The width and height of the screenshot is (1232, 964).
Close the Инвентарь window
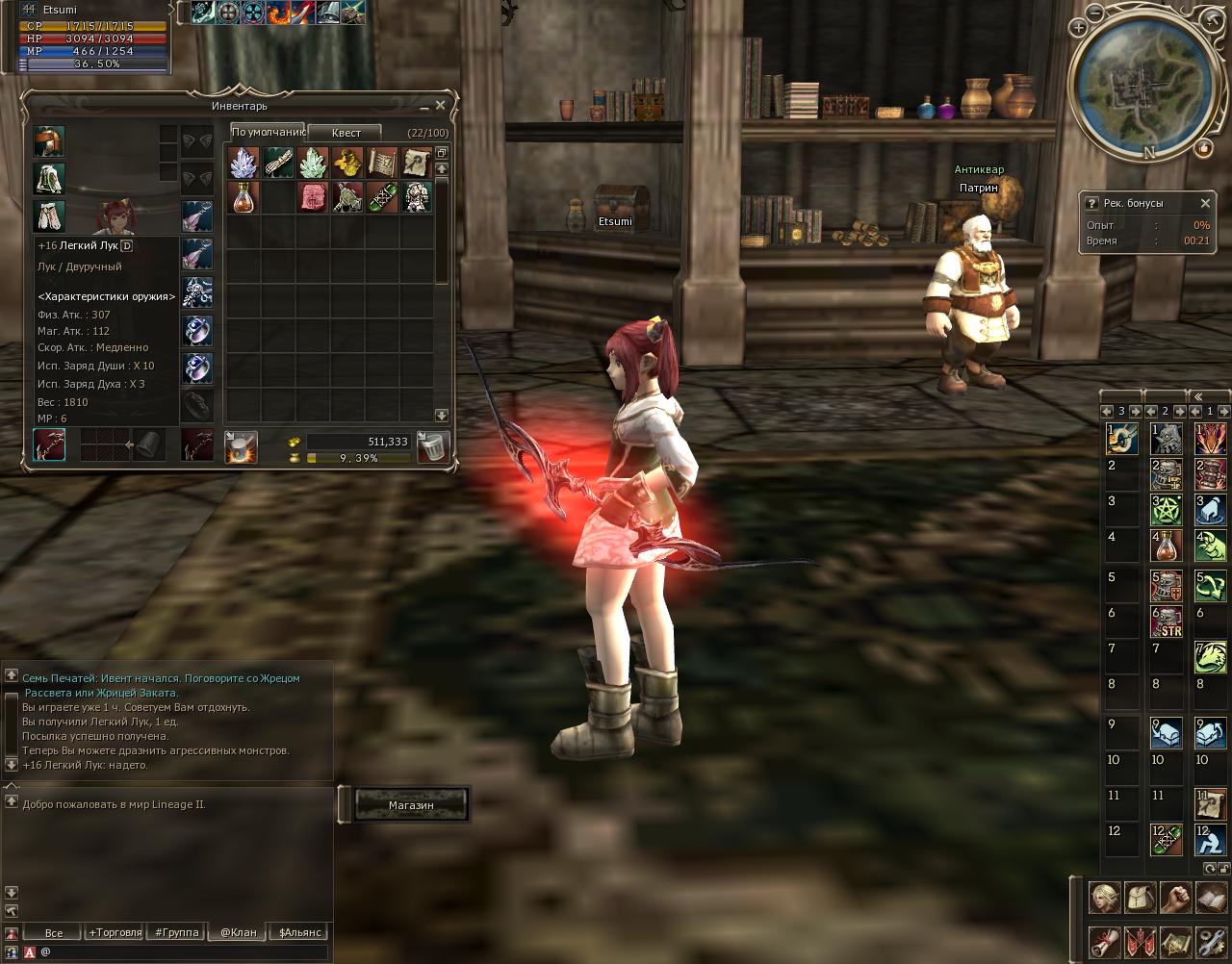coord(440,105)
